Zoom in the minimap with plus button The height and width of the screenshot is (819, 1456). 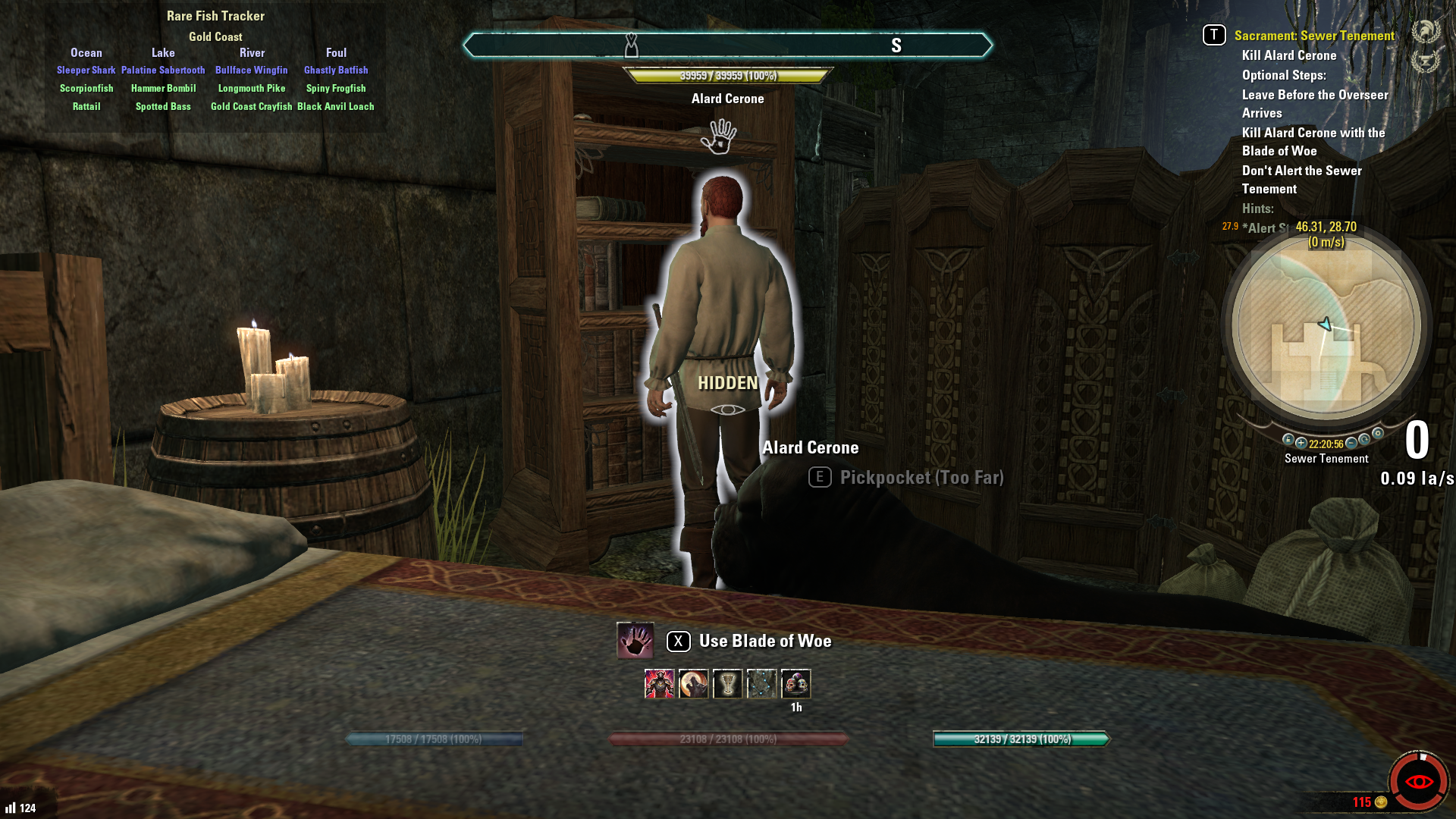point(1301,444)
